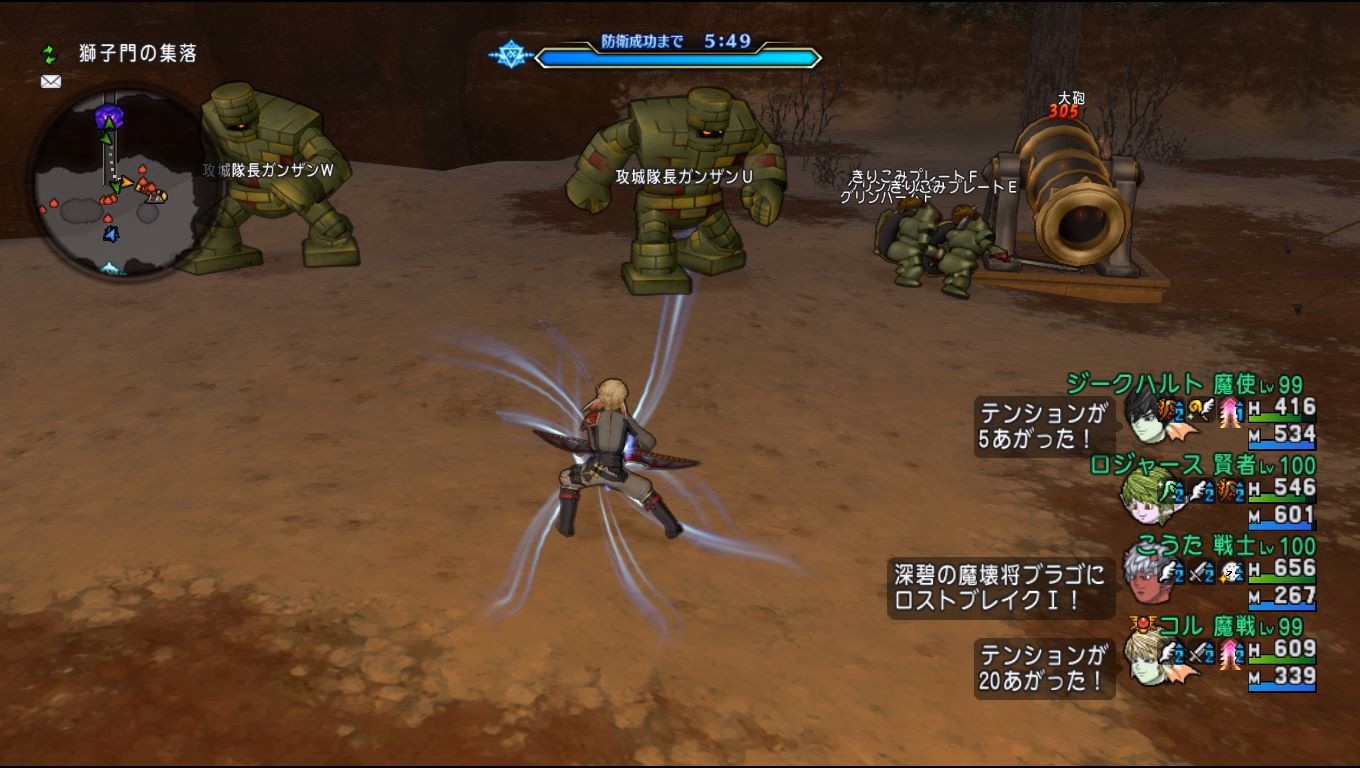The image size is (1360, 768).
Task: Click the blue player arrow on the minimap
Action: 111,234
